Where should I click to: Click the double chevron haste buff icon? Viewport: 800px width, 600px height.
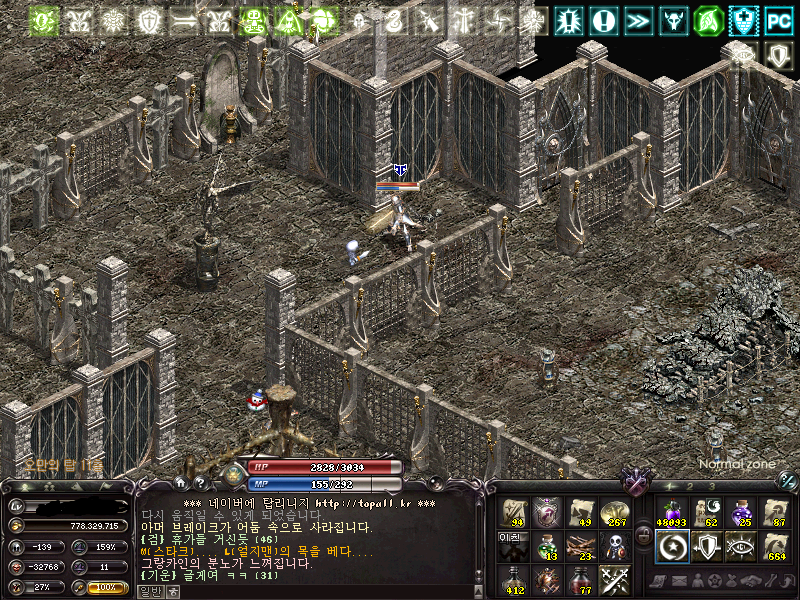pos(638,19)
